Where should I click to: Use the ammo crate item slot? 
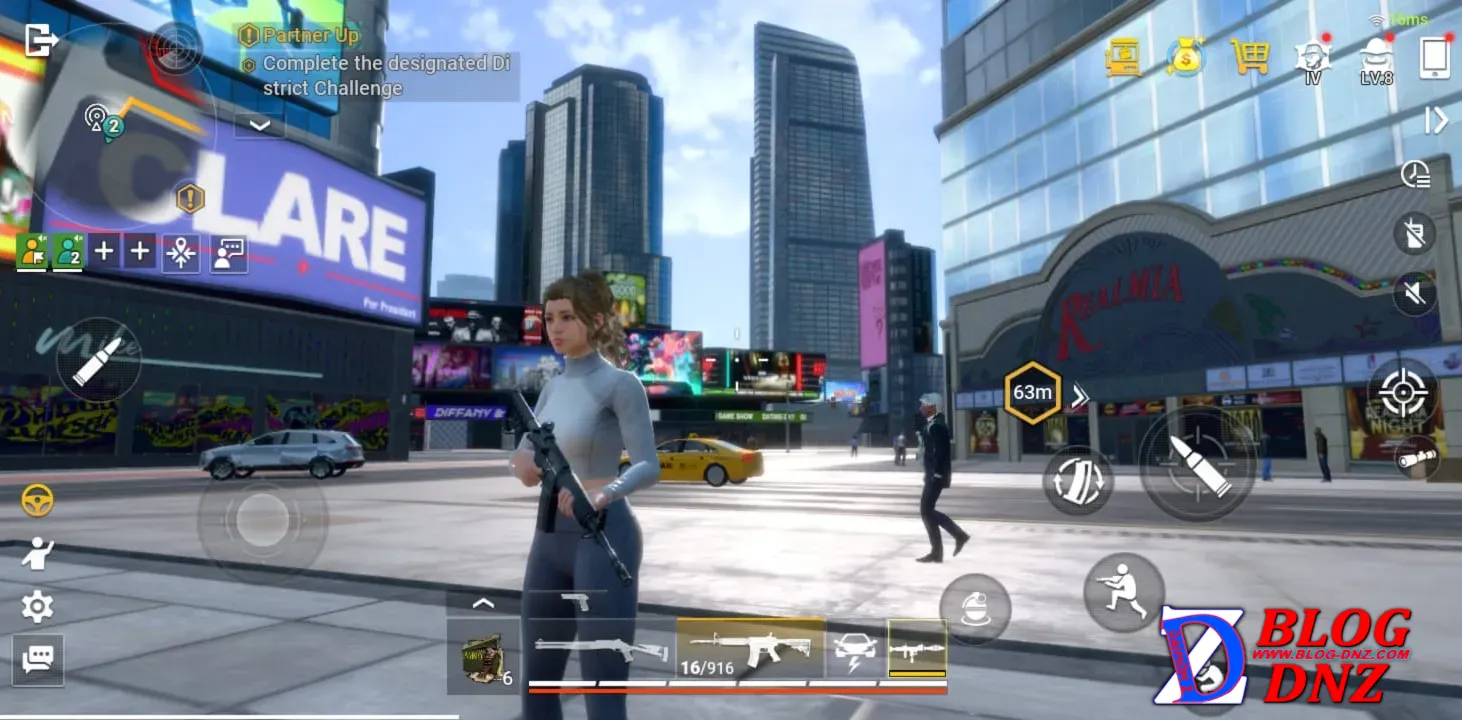[484, 656]
